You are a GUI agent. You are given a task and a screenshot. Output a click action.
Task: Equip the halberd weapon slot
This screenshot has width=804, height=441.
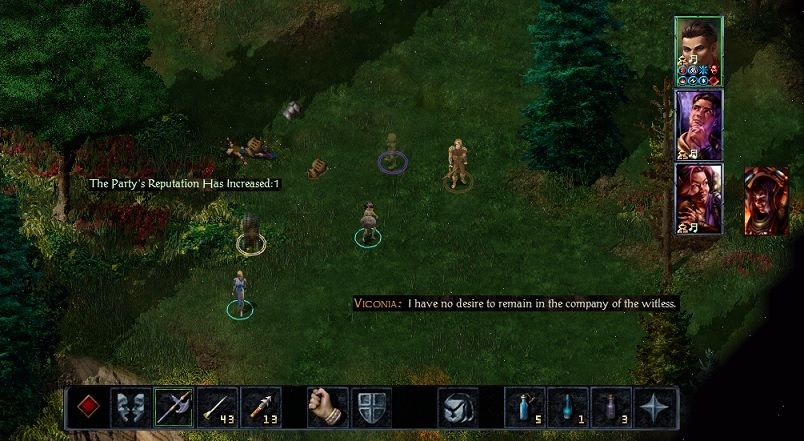click(173, 408)
